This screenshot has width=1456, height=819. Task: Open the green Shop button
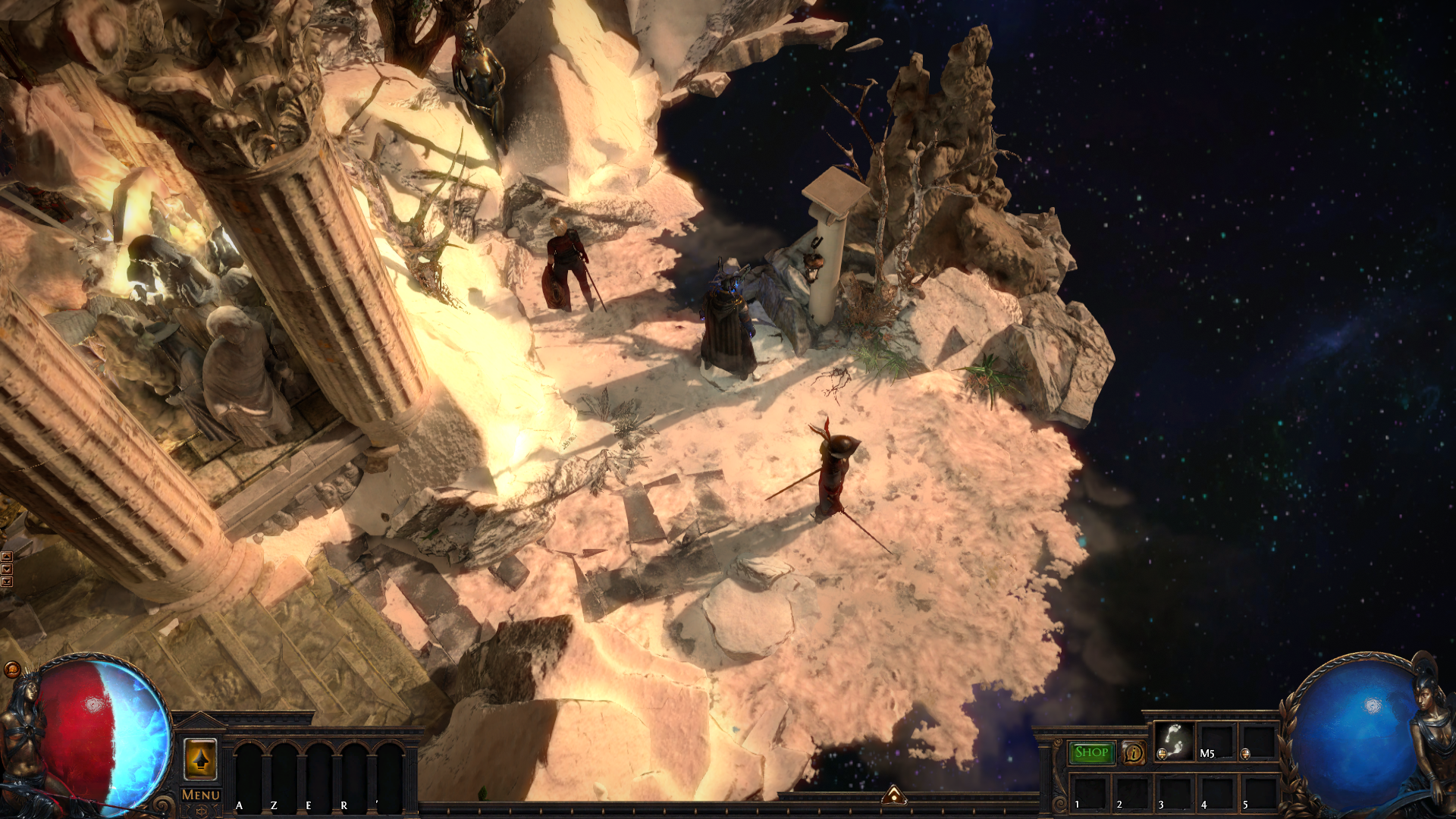point(1091,752)
